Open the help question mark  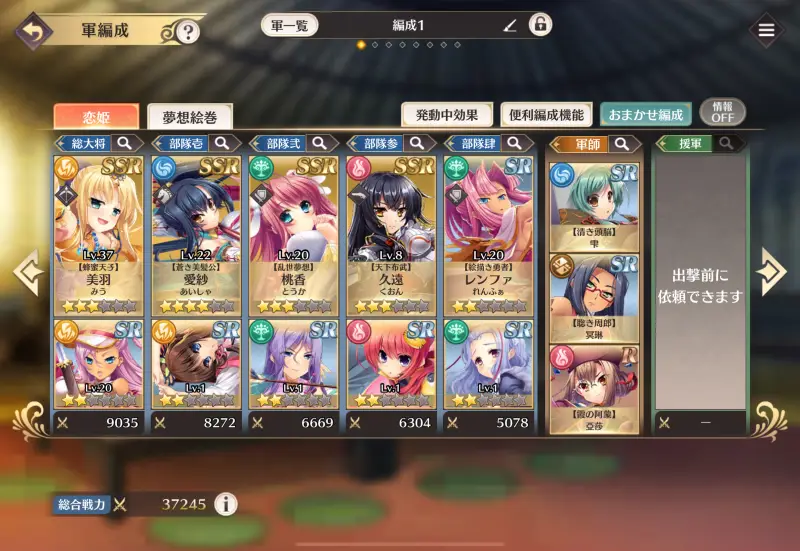[187, 32]
